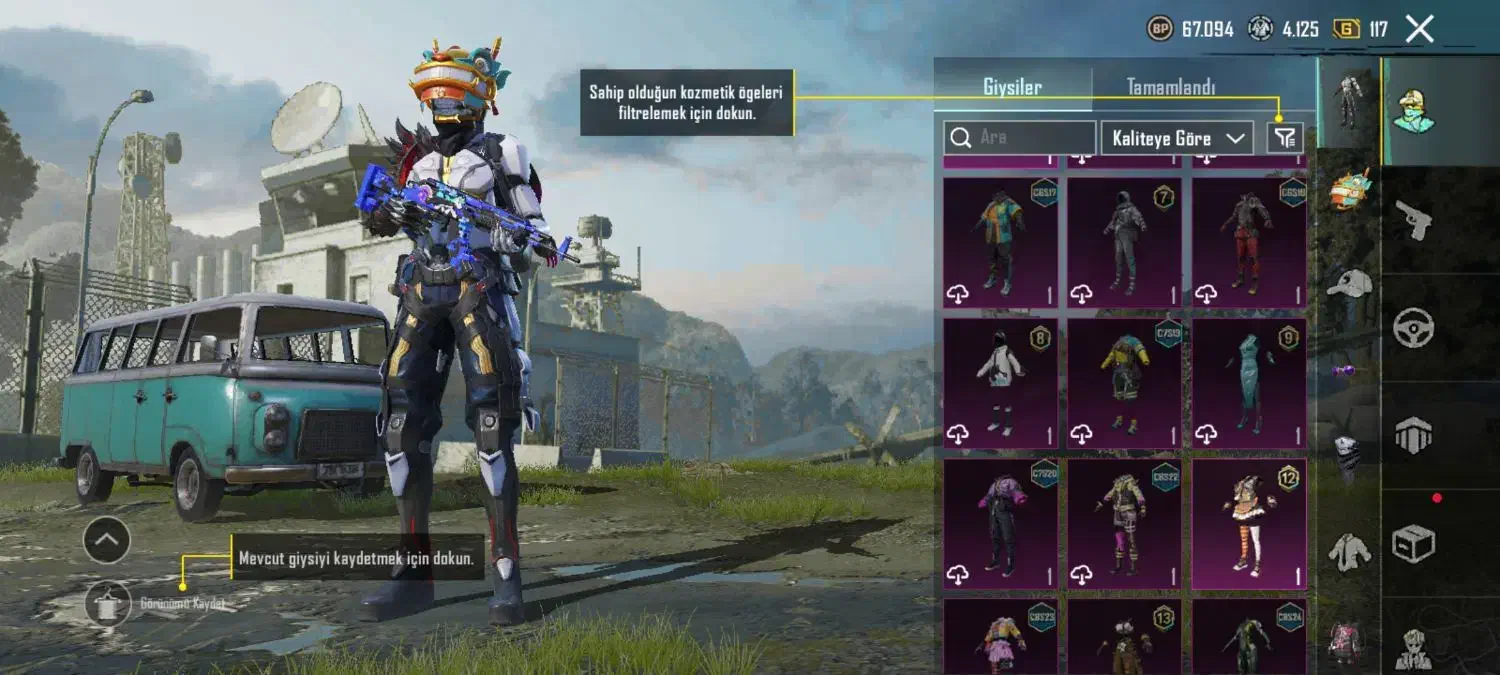Pick the teal dress outfit with badge 9
1500x675 pixels.
[x=1249, y=383]
